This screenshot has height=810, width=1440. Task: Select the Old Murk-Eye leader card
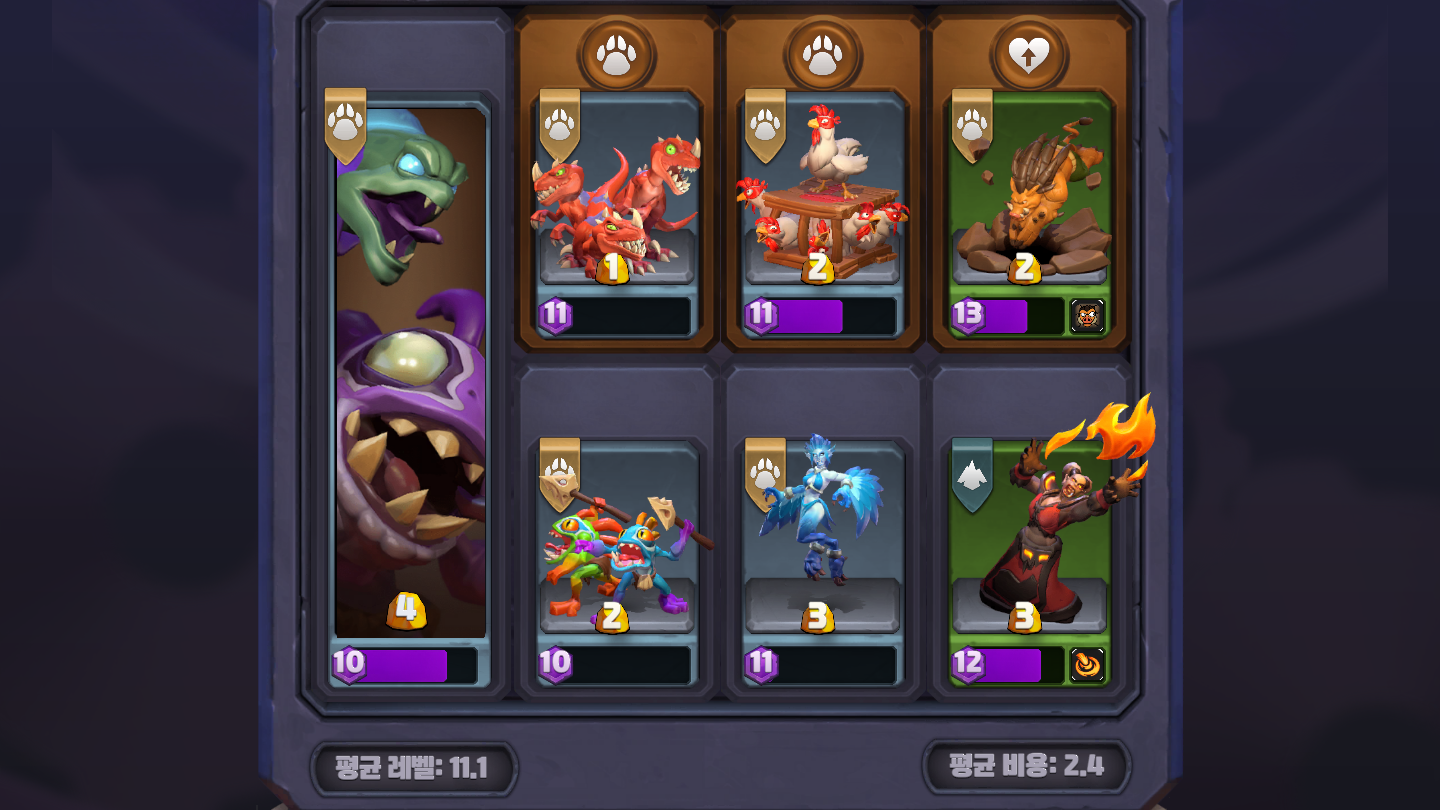(410, 380)
